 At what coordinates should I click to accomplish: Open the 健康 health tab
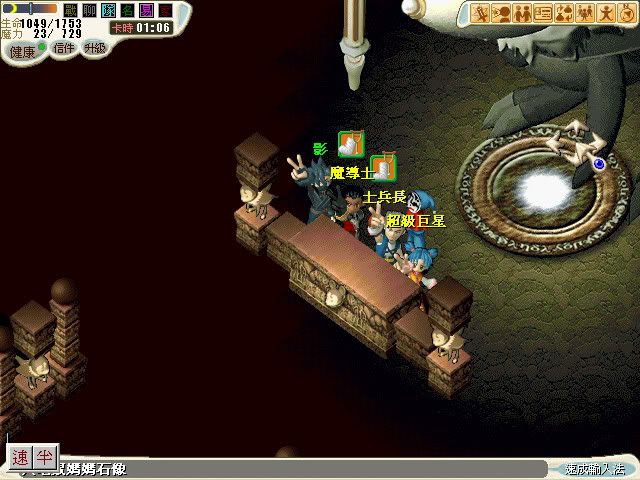(x=23, y=51)
